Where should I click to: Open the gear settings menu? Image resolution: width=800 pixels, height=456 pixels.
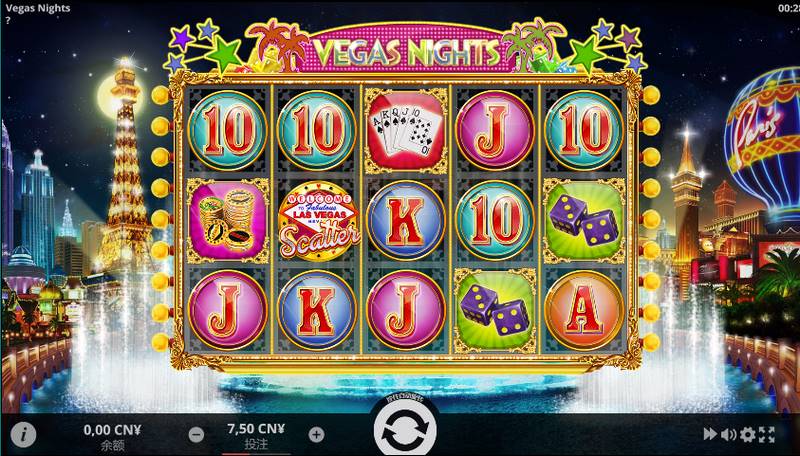click(747, 434)
